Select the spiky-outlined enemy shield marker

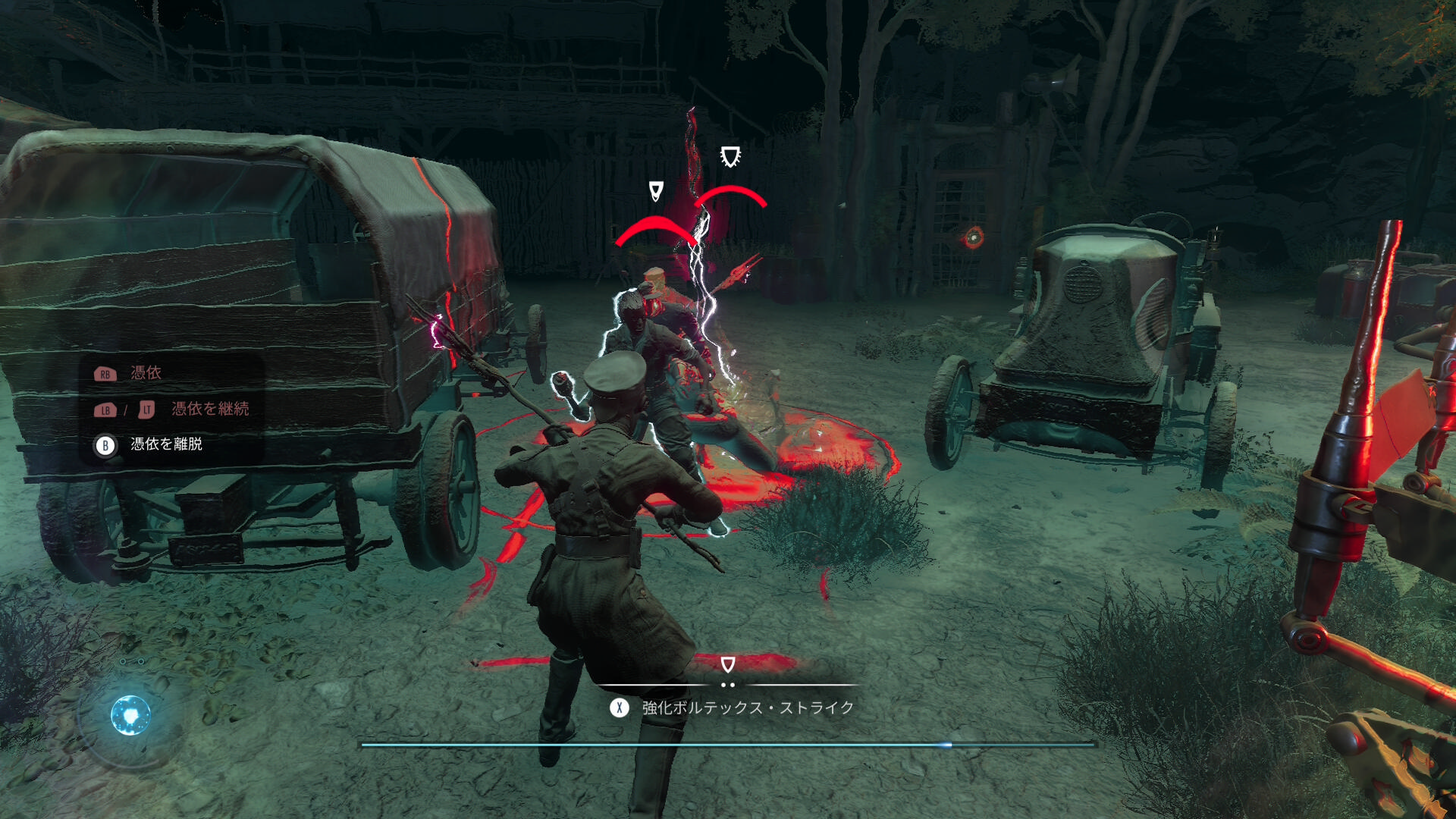tap(730, 157)
